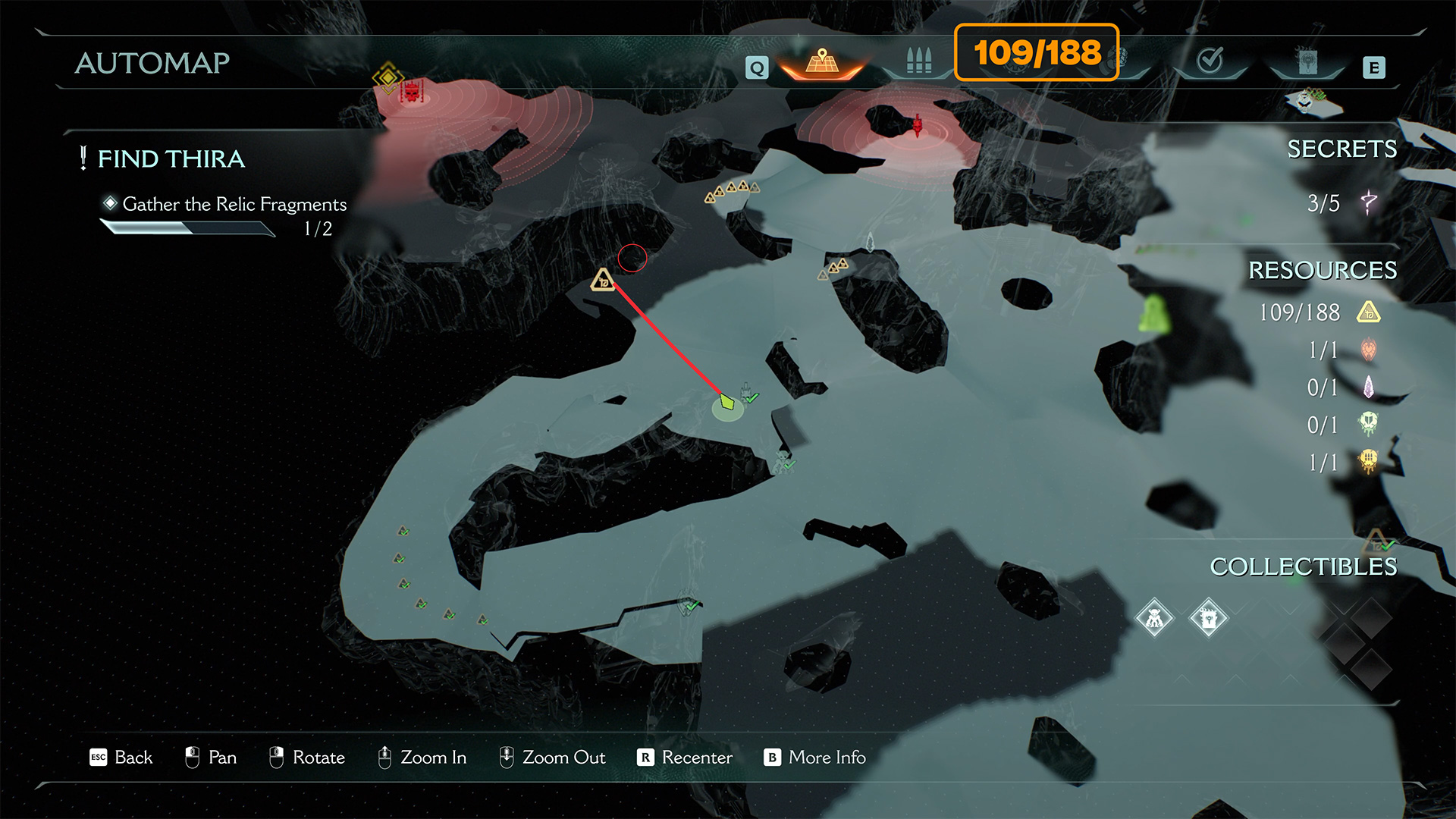Select the demon toy collectible icon
This screenshot has height=819, width=1456.
point(1154,618)
